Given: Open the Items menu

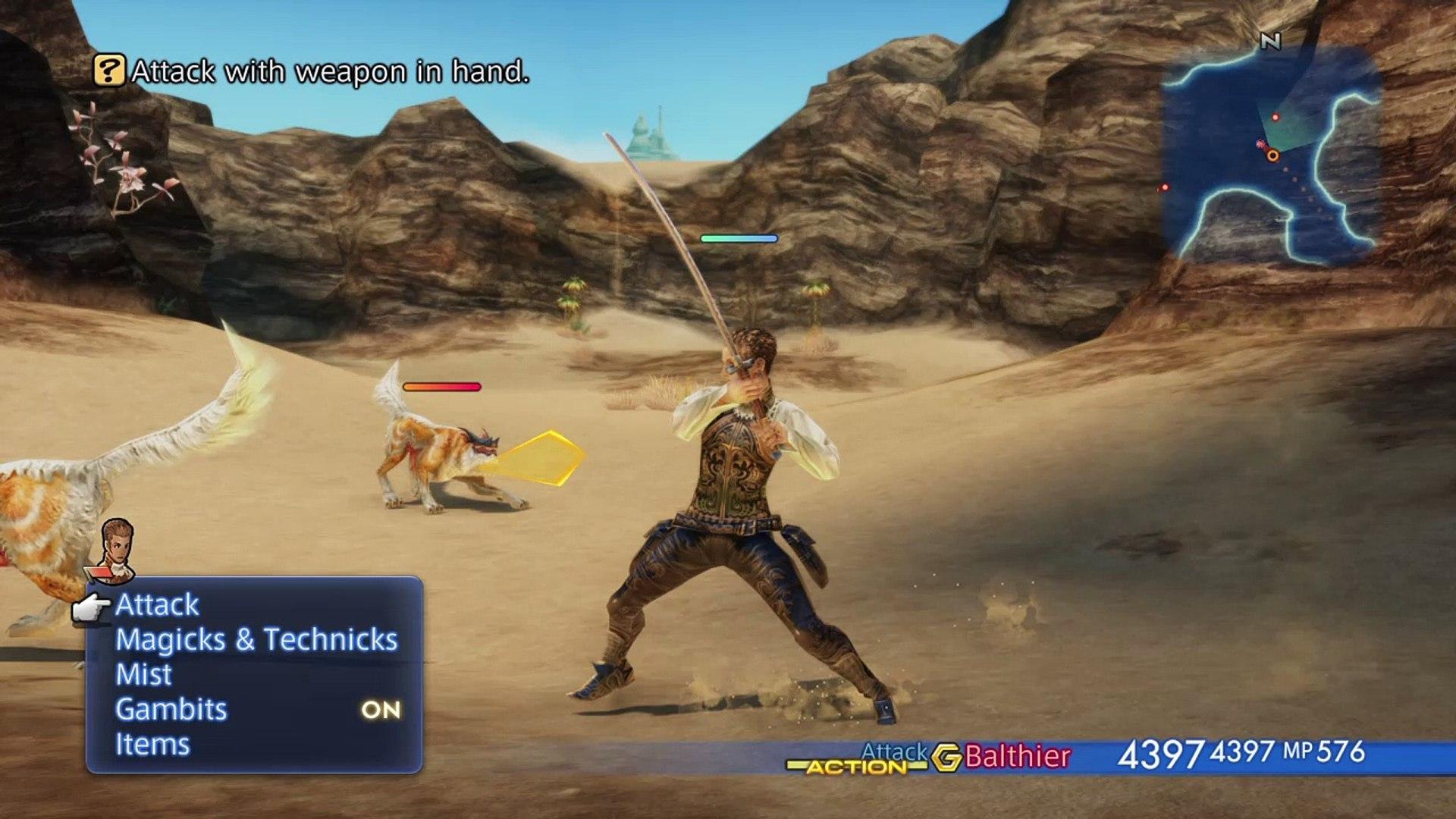Looking at the screenshot, I should (x=152, y=745).
